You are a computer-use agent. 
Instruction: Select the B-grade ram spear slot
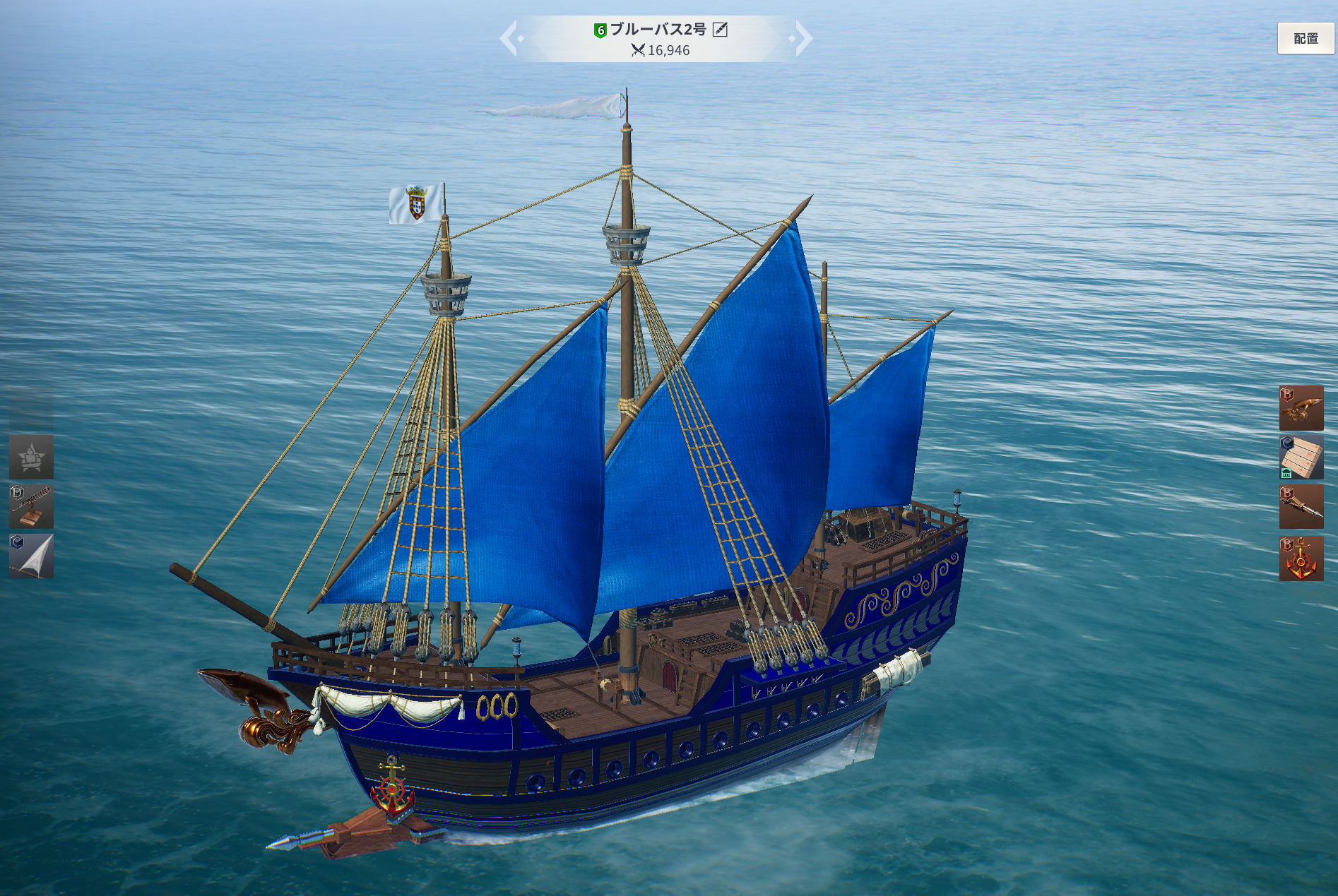[x=1301, y=506]
